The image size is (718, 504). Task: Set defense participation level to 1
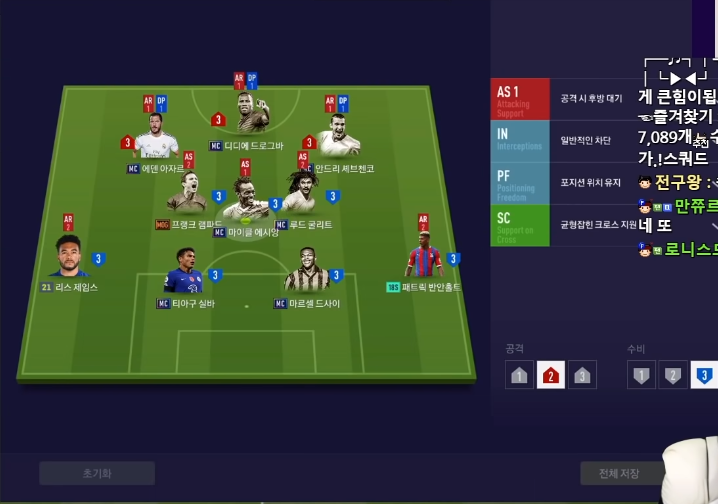click(x=642, y=375)
